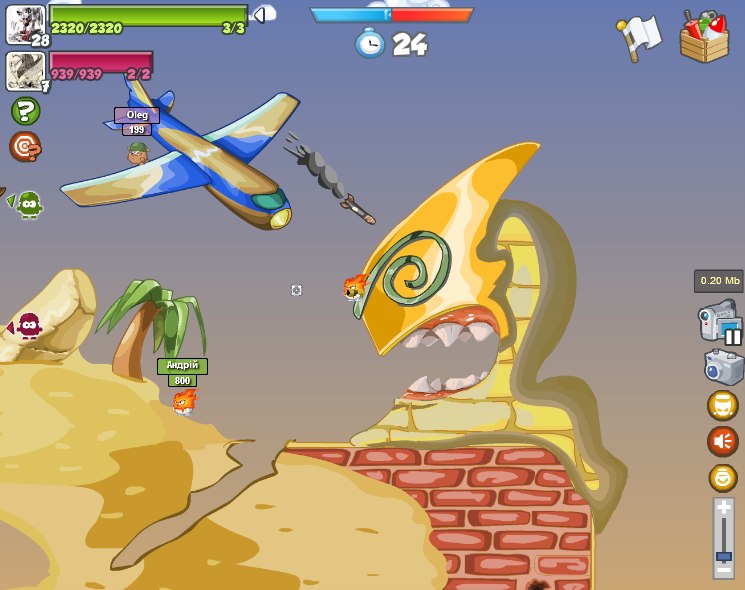Screen dimensions: 745x590
Task: Select the green team player avatar, level 28
Action: point(25,24)
